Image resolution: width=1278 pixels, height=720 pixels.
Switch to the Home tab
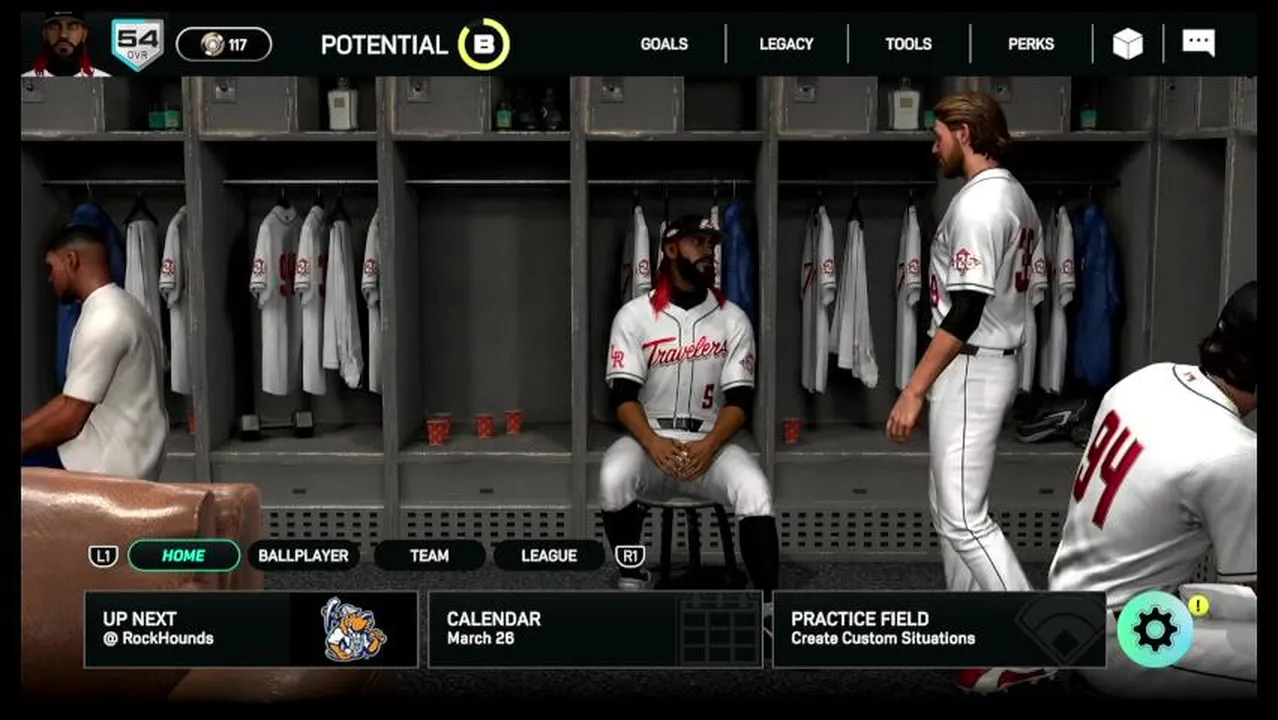[x=184, y=556]
